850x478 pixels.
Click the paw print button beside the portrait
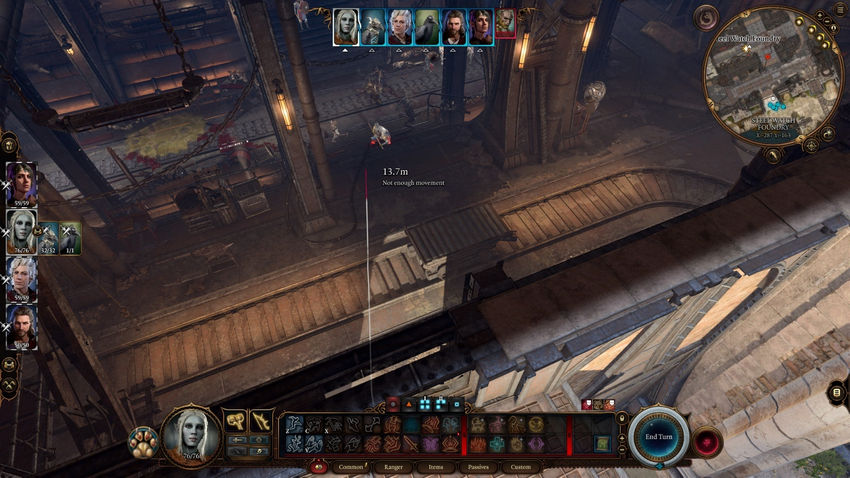point(142,442)
